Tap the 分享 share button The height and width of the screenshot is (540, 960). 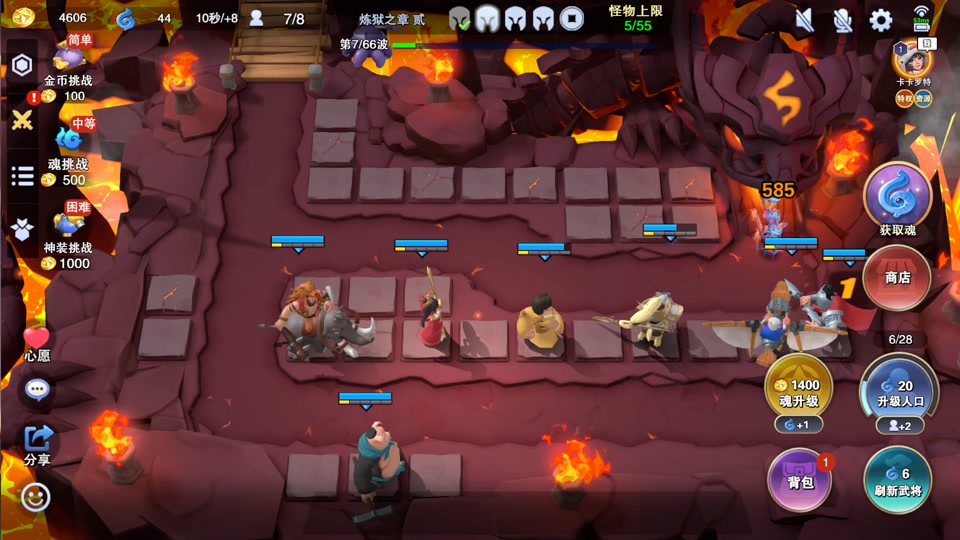click(37, 442)
